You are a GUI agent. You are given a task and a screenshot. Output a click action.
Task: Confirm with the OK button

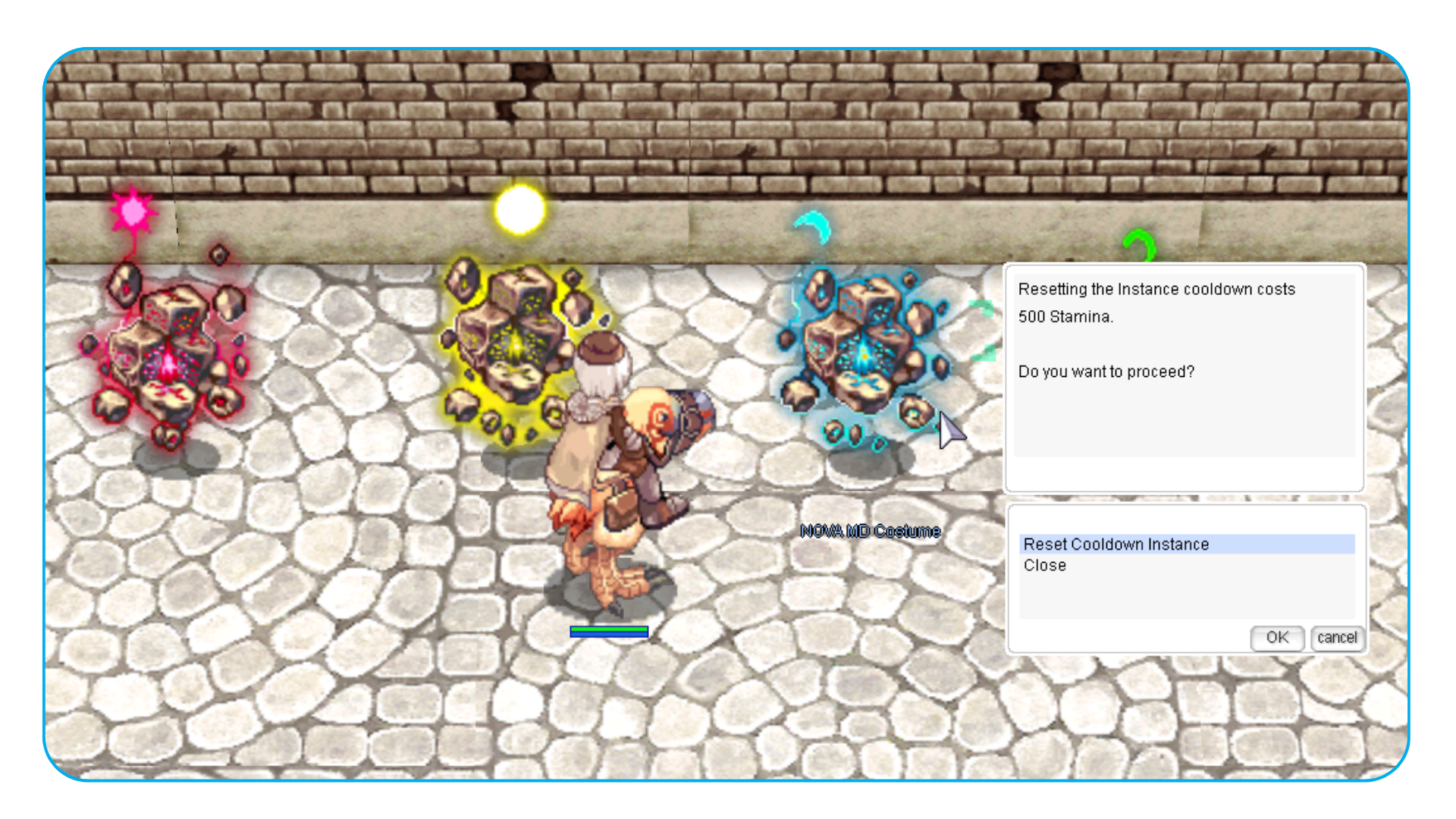pos(1277,638)
